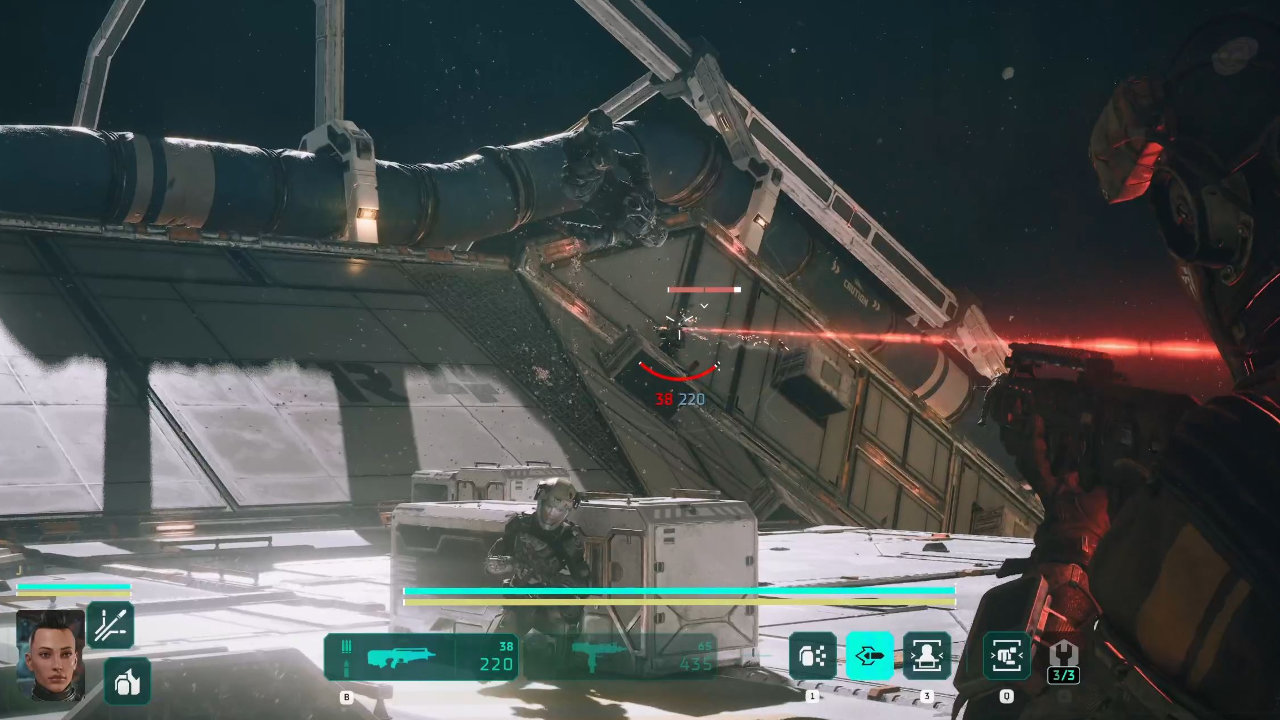Activate the targeted soldier scan ability

(927, 656)
